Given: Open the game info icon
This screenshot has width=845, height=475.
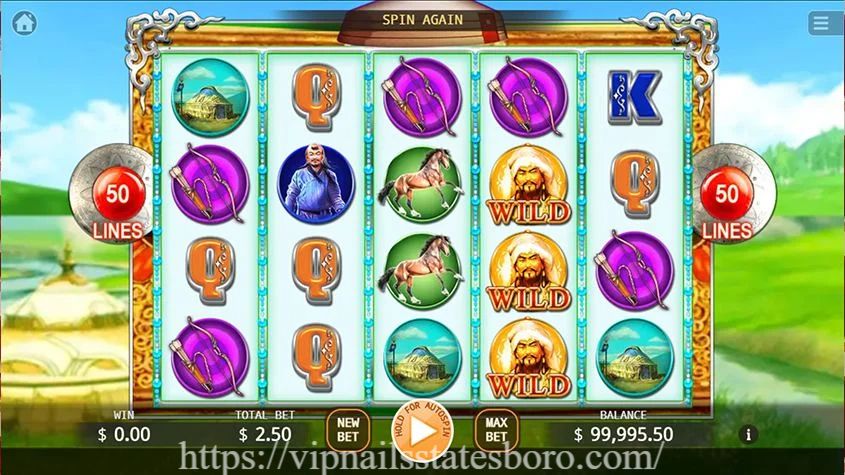Looking at the screenshot, I should [750, 435].
